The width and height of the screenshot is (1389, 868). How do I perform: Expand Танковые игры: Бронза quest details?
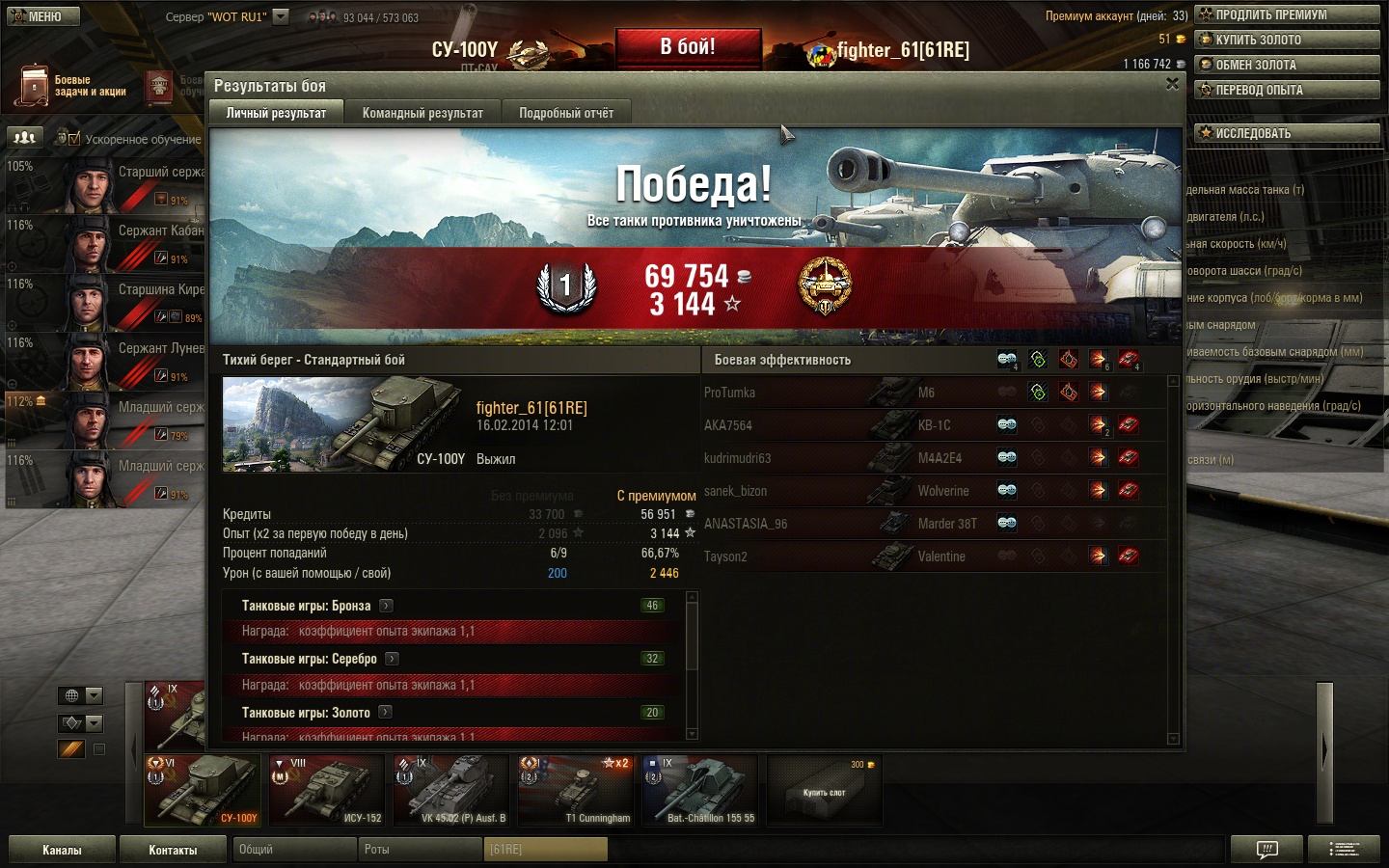click(386, 606)
